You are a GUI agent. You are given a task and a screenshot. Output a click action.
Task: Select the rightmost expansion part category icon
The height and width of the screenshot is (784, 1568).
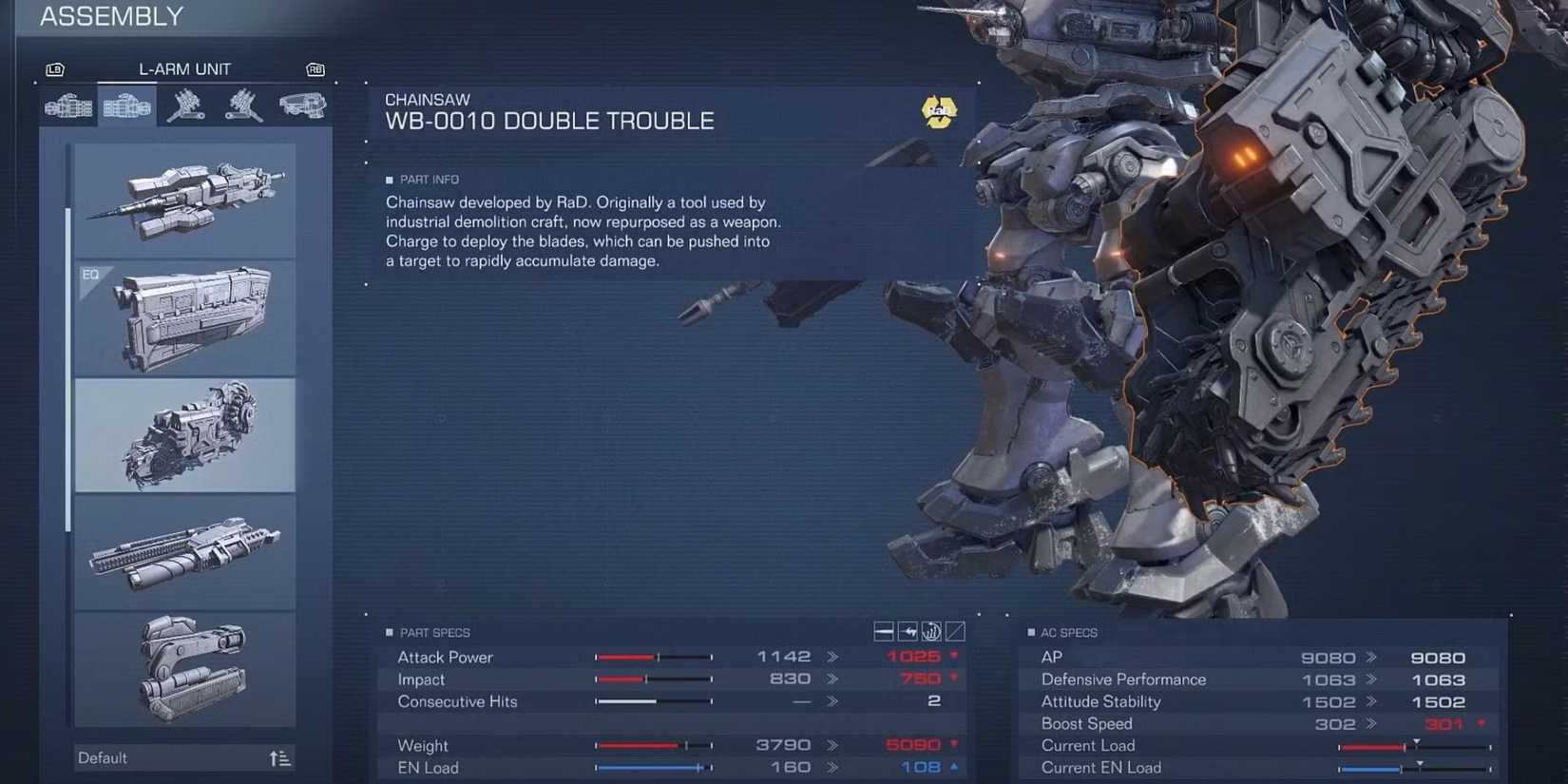coord(301,106)
